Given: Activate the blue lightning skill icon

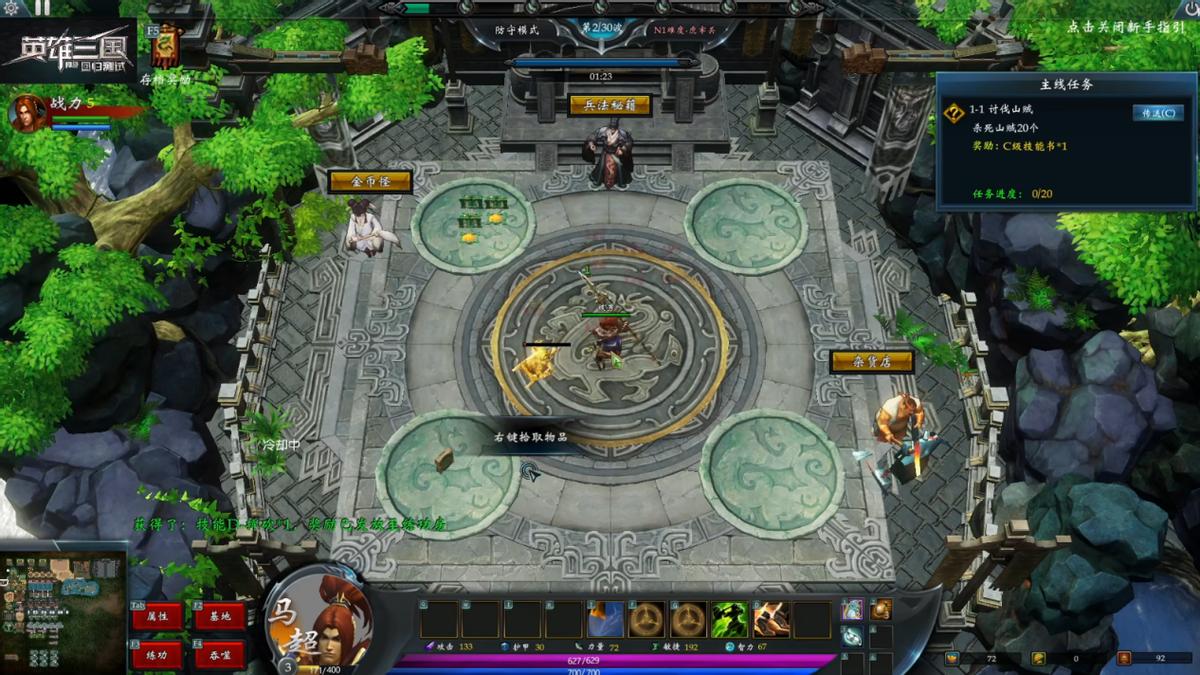Looking at the screenshot, I should [x=606, y=619].
